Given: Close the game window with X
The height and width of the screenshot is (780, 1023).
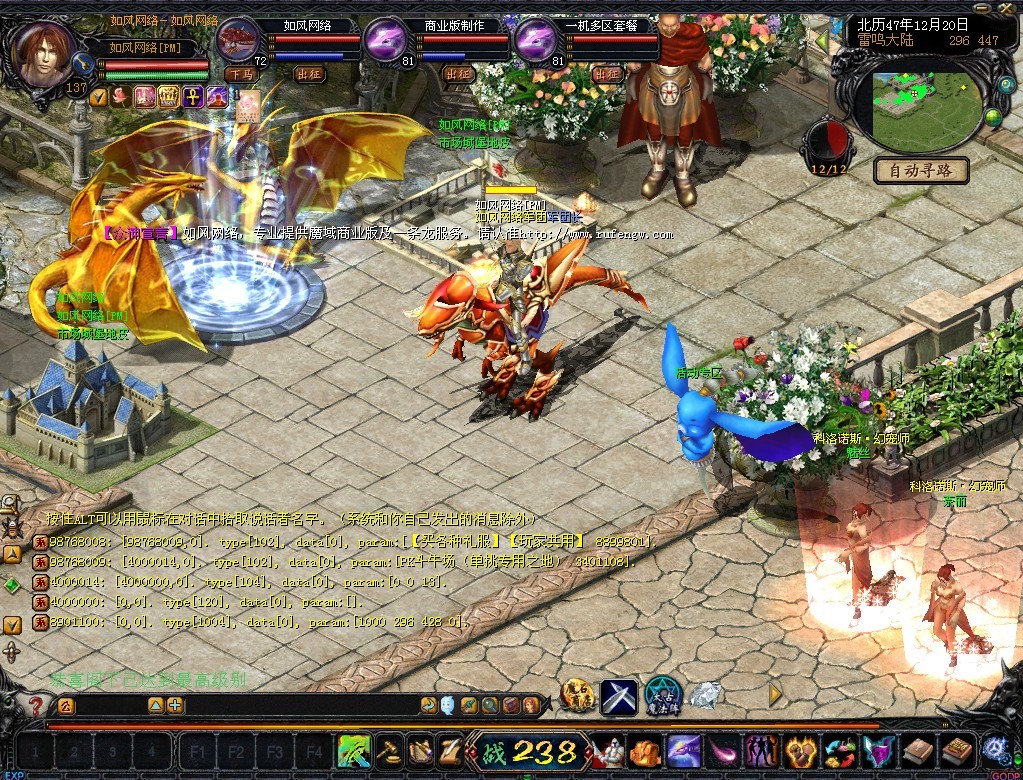Looking at the screenshot, I should [x=1006, y=8].
